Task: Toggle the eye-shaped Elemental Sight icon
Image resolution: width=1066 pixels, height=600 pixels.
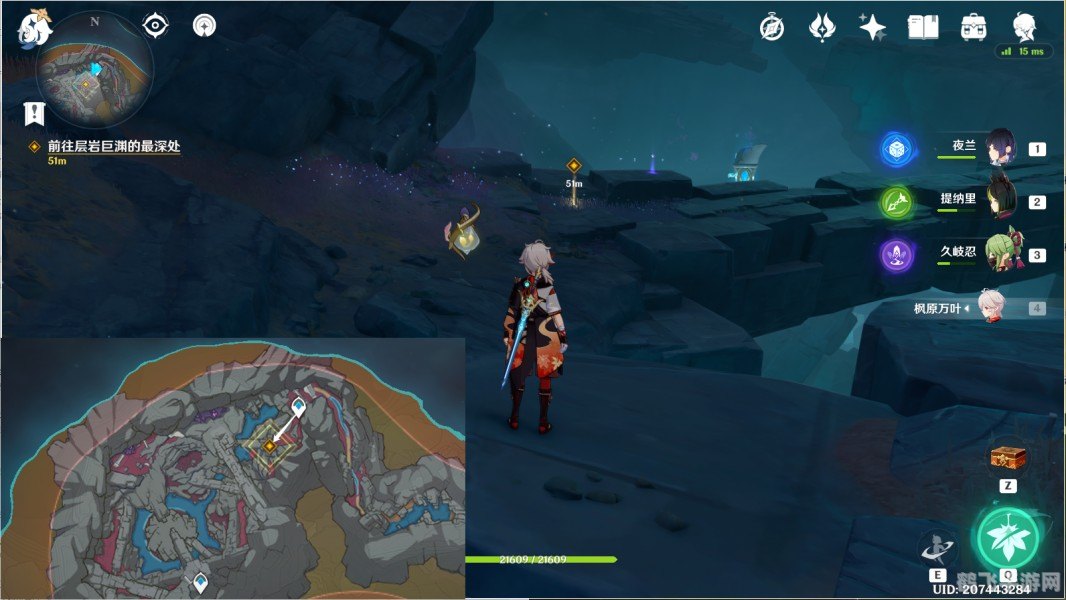Action: pos(156,25)
